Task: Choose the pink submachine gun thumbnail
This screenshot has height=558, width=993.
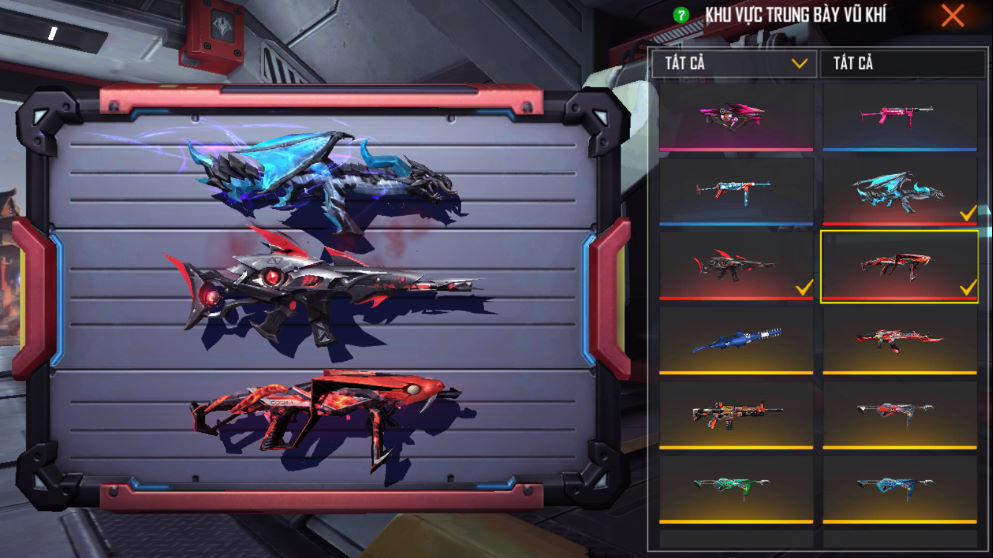Action: click(x=898, y=116)
